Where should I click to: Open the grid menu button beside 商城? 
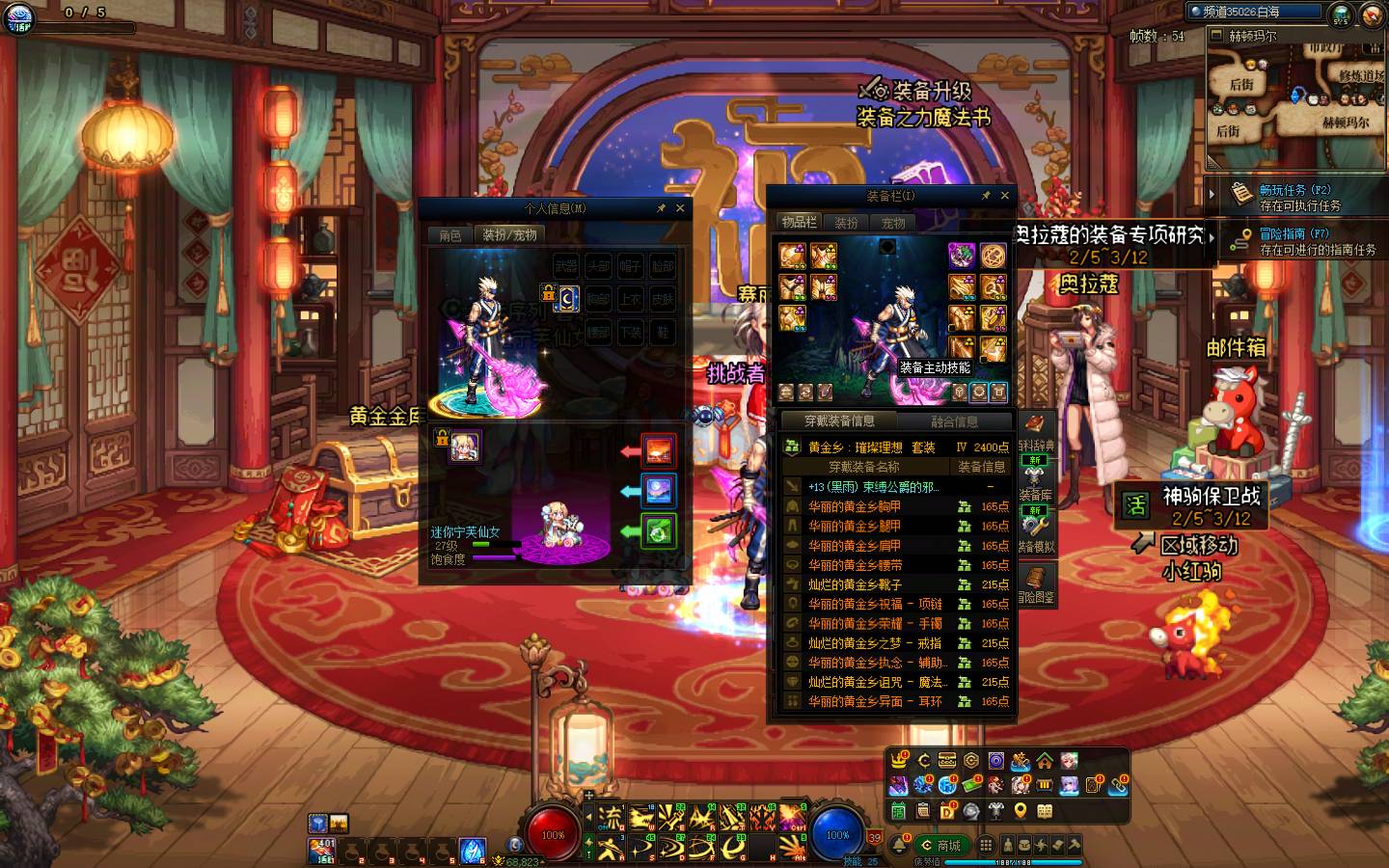click(x=985, y=846)
